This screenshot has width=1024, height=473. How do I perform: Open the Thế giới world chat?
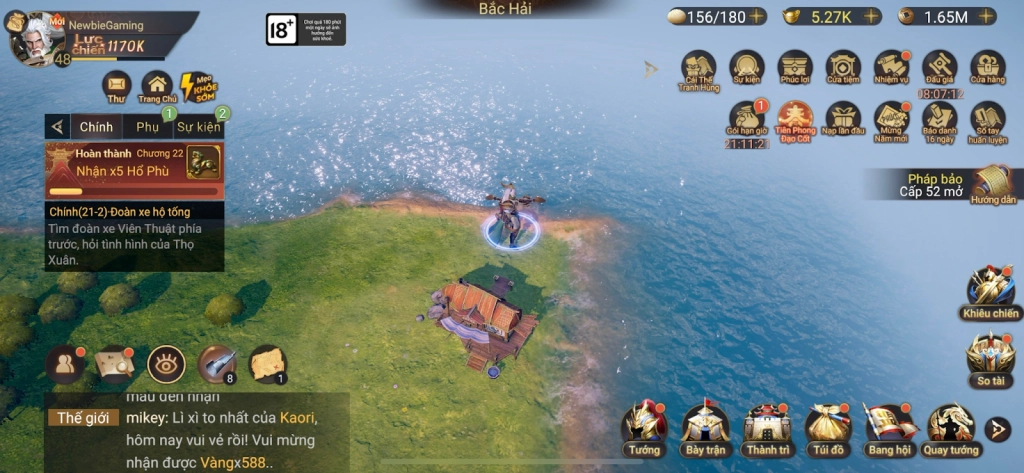pos(82,418)
